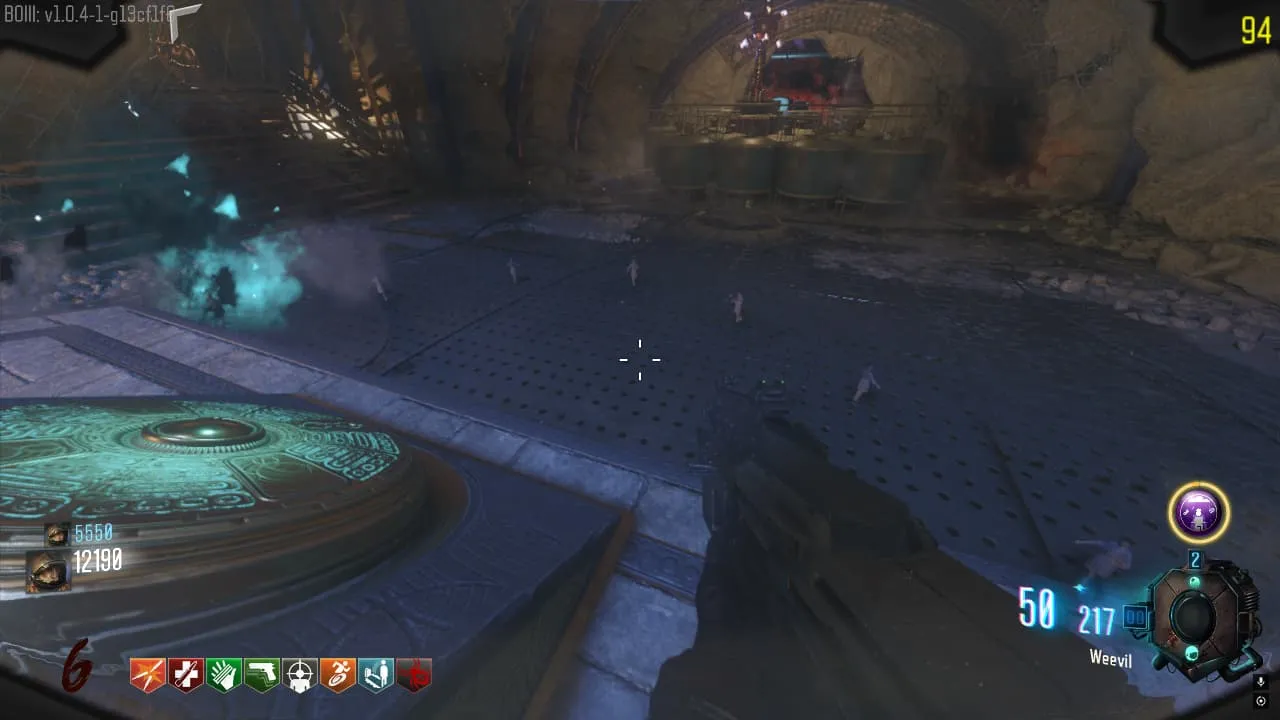
Task: Select the teammate portrait beside 5550 points
Action: 57,534
